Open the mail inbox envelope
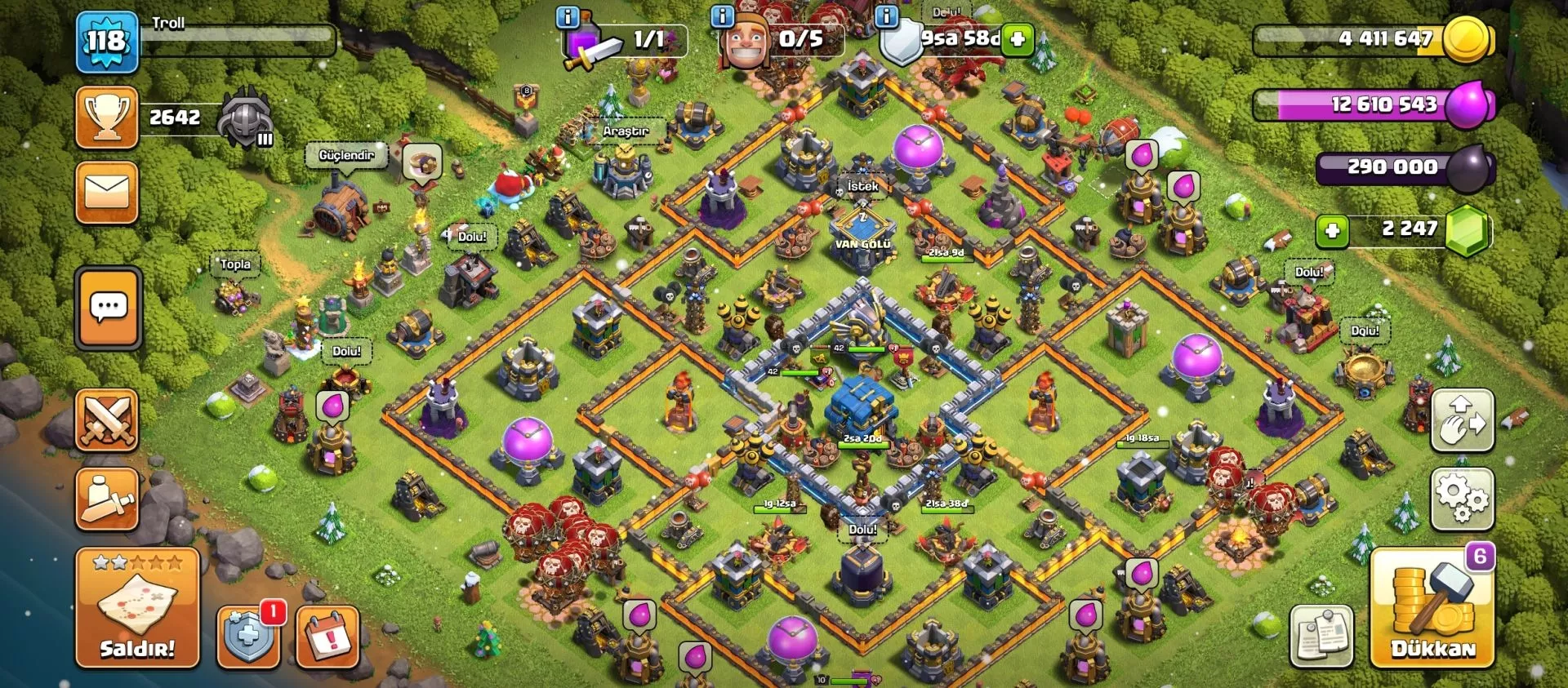 click(107, 193)
